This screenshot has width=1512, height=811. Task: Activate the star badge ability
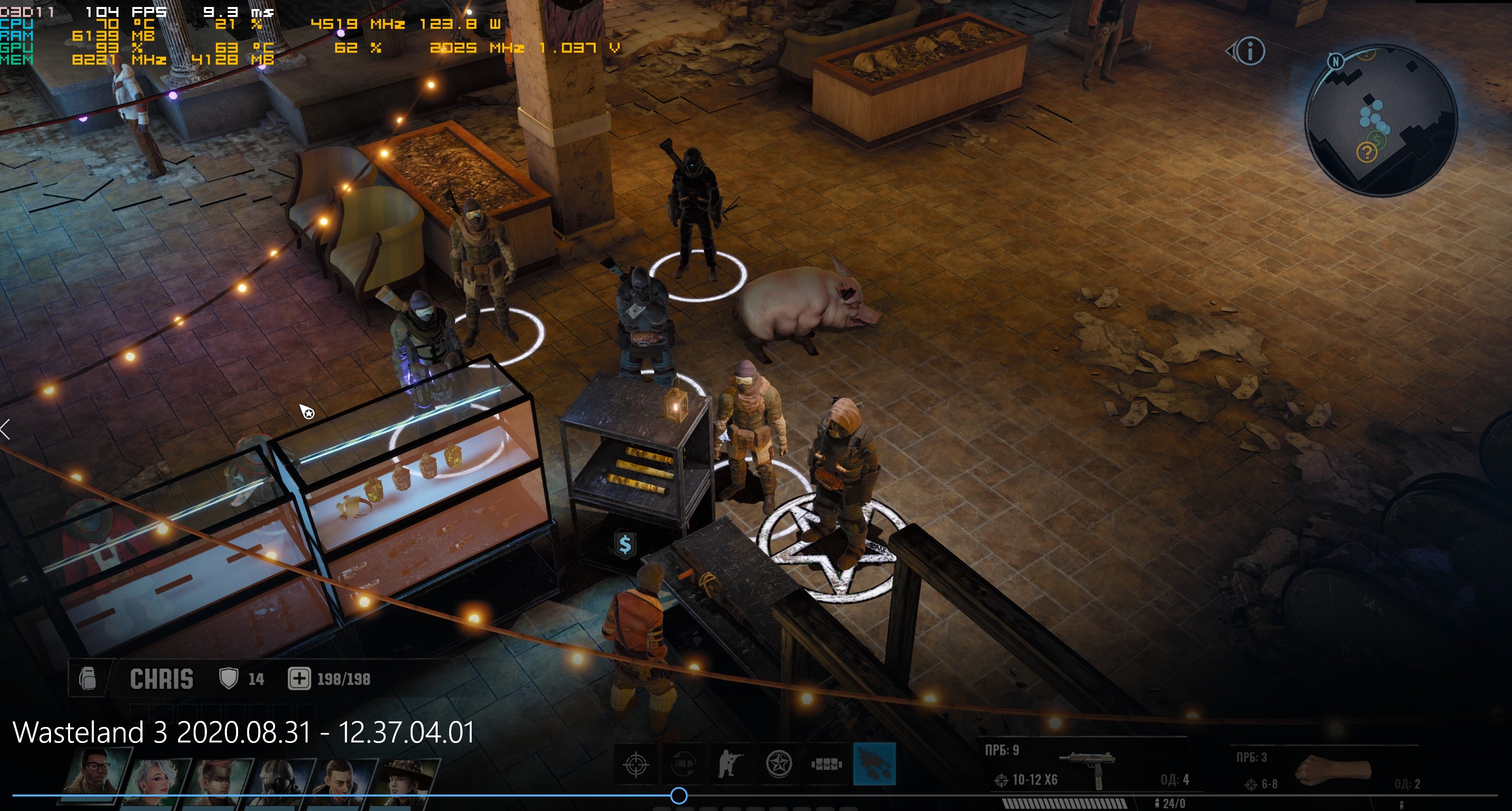[779, 764]
